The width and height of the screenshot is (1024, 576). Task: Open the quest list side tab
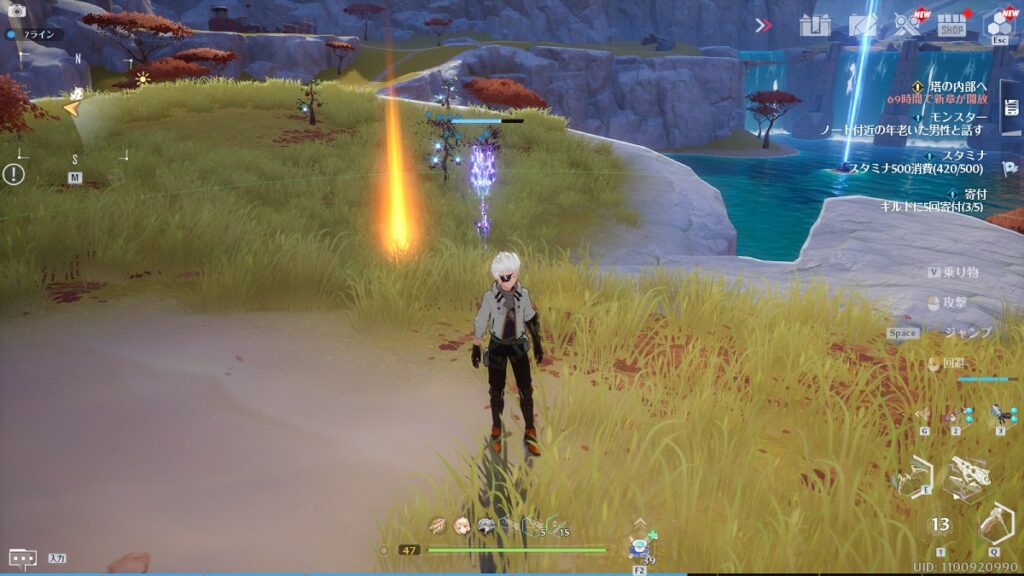1010,106
